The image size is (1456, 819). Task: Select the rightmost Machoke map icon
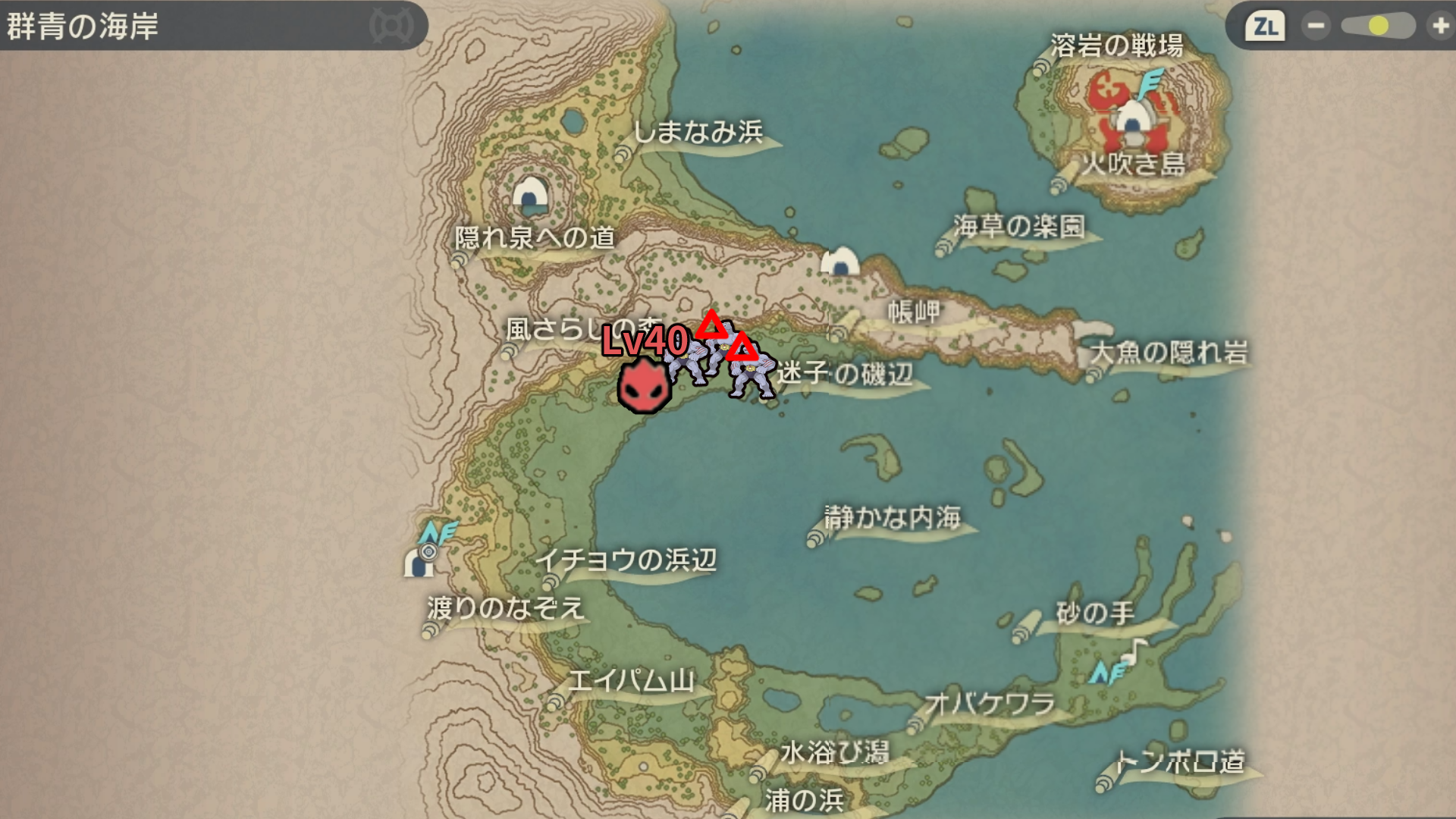752,375
